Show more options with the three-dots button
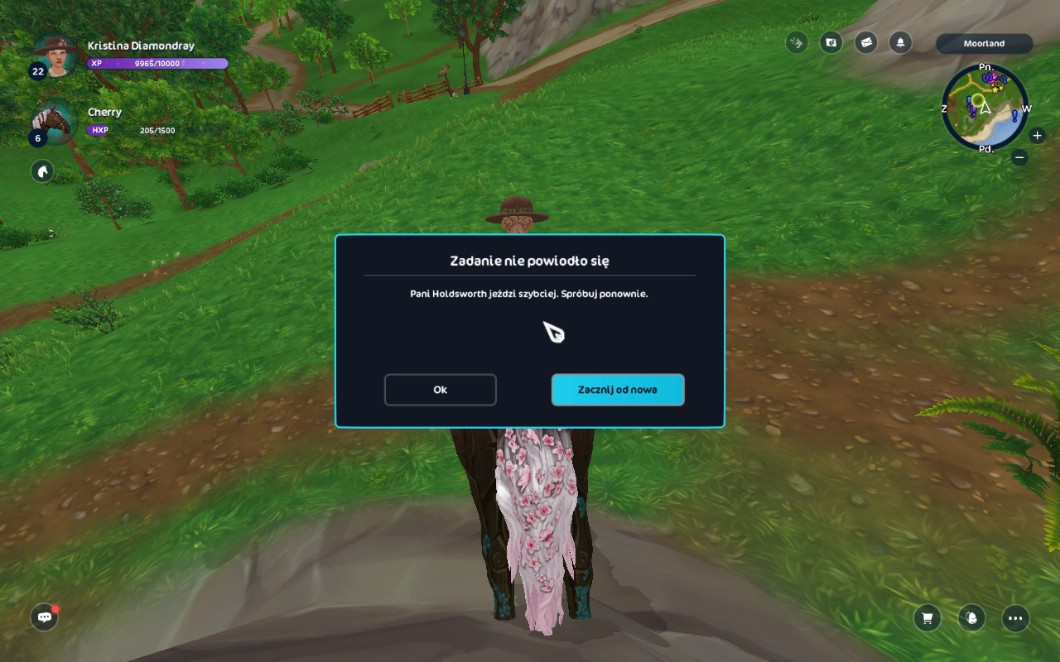The width and height of the screenshot is (1060, 662). coord(1015,618)
